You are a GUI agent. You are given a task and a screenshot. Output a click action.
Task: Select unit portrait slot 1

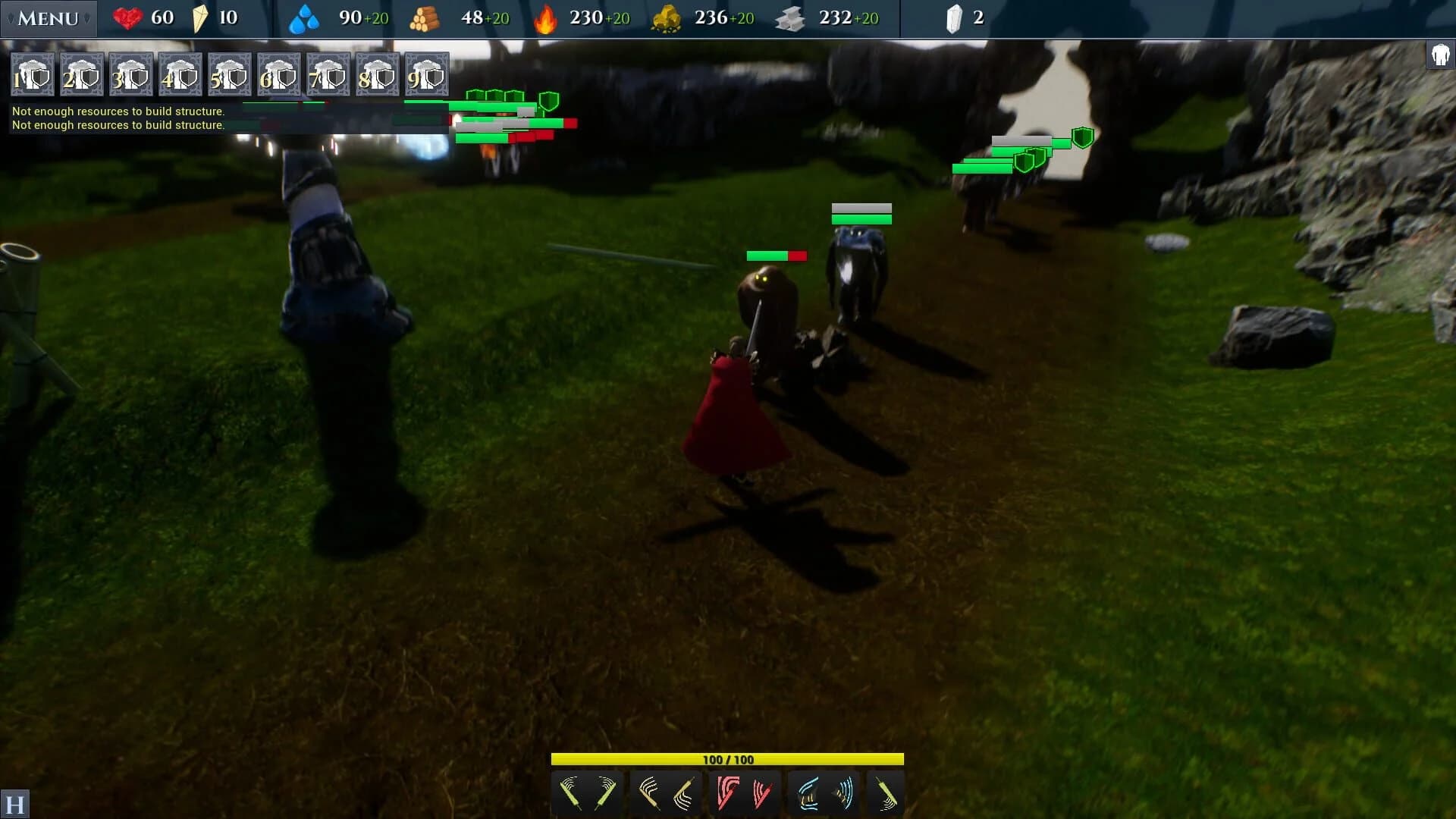(x=32, y=74)
